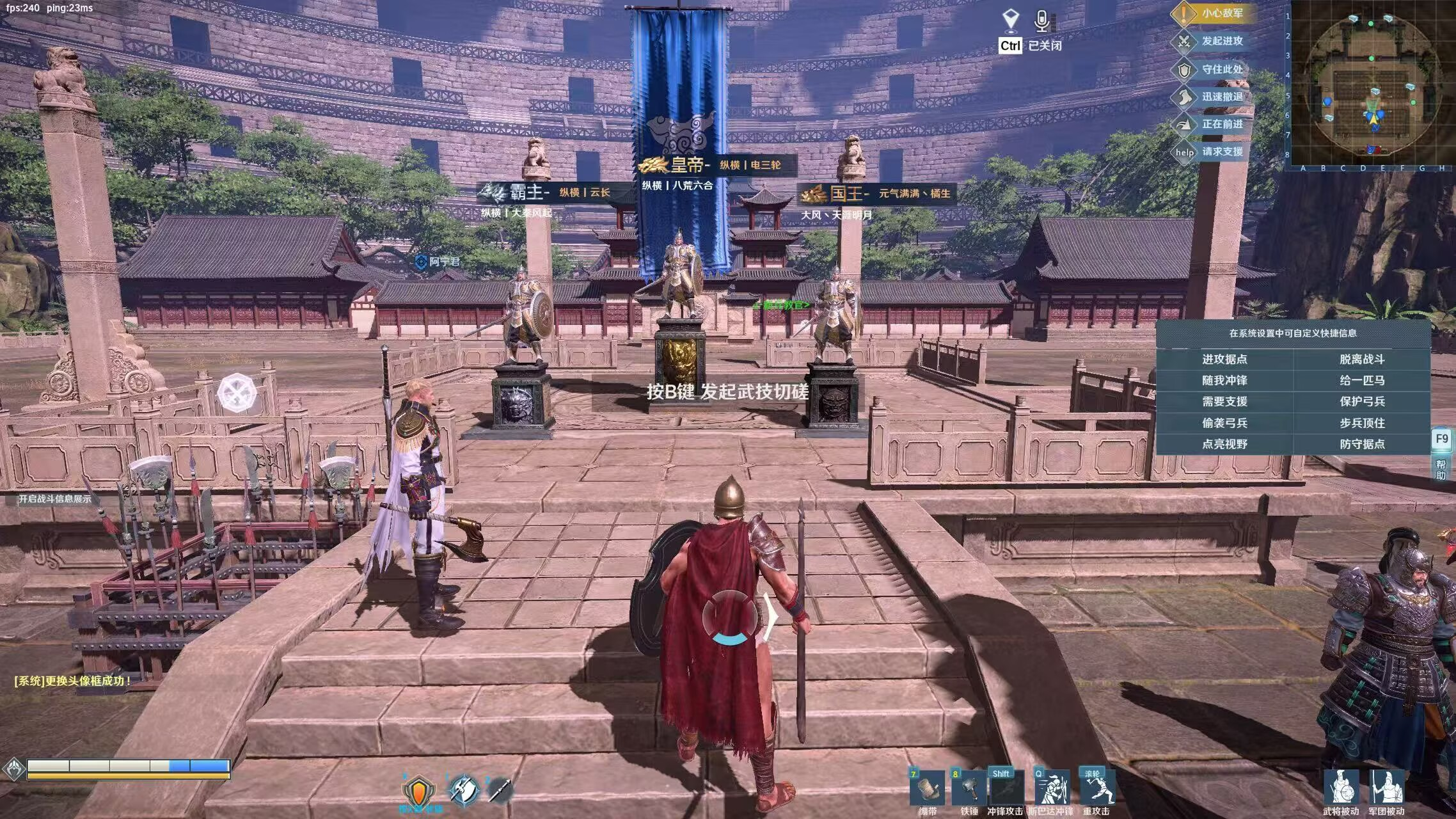This screenshot has width=1456, height=819.
Task: Select the 请求支援 help request command
Action: 1212,152
